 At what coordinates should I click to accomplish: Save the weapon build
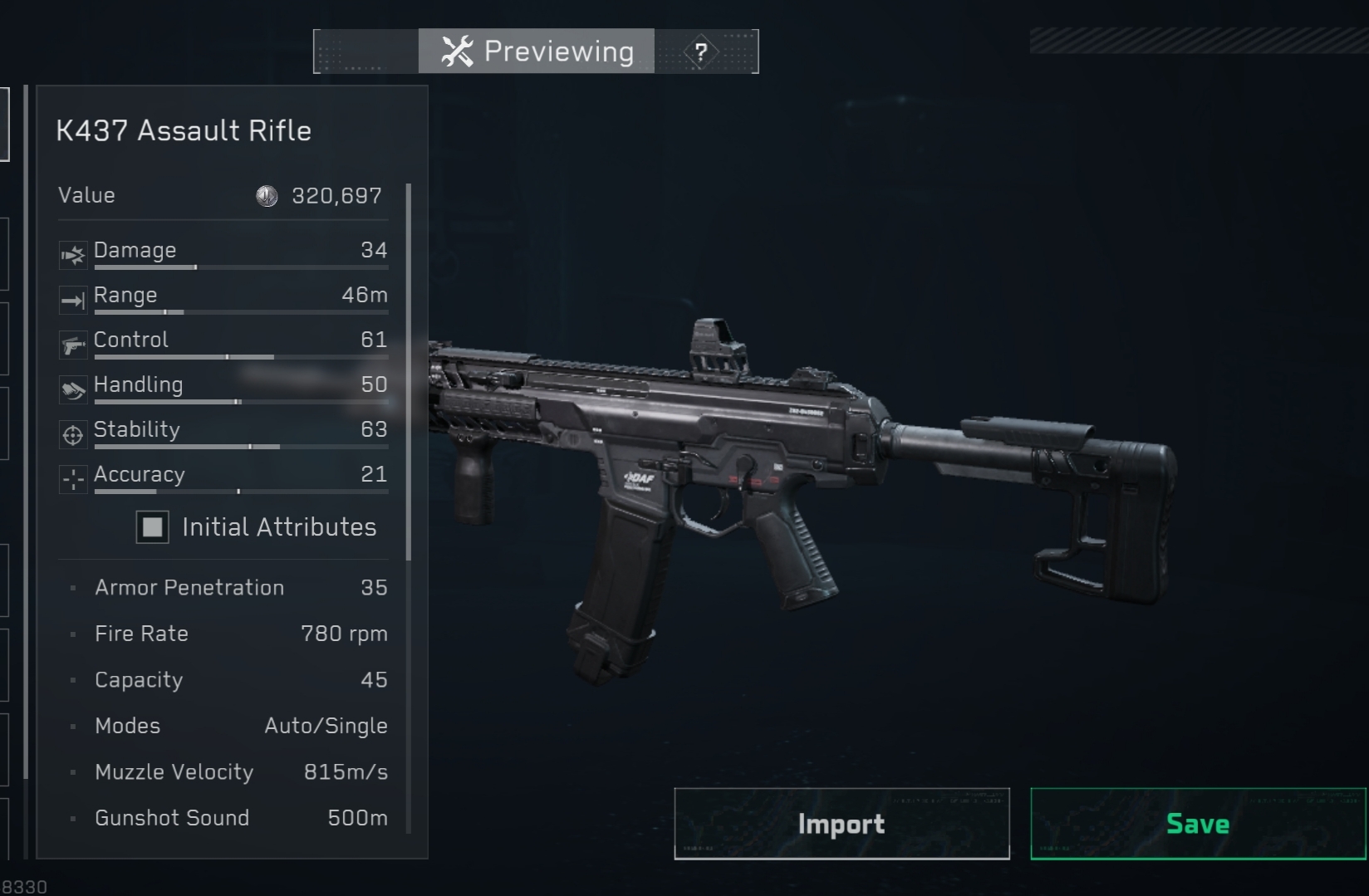pos(1197,824)
